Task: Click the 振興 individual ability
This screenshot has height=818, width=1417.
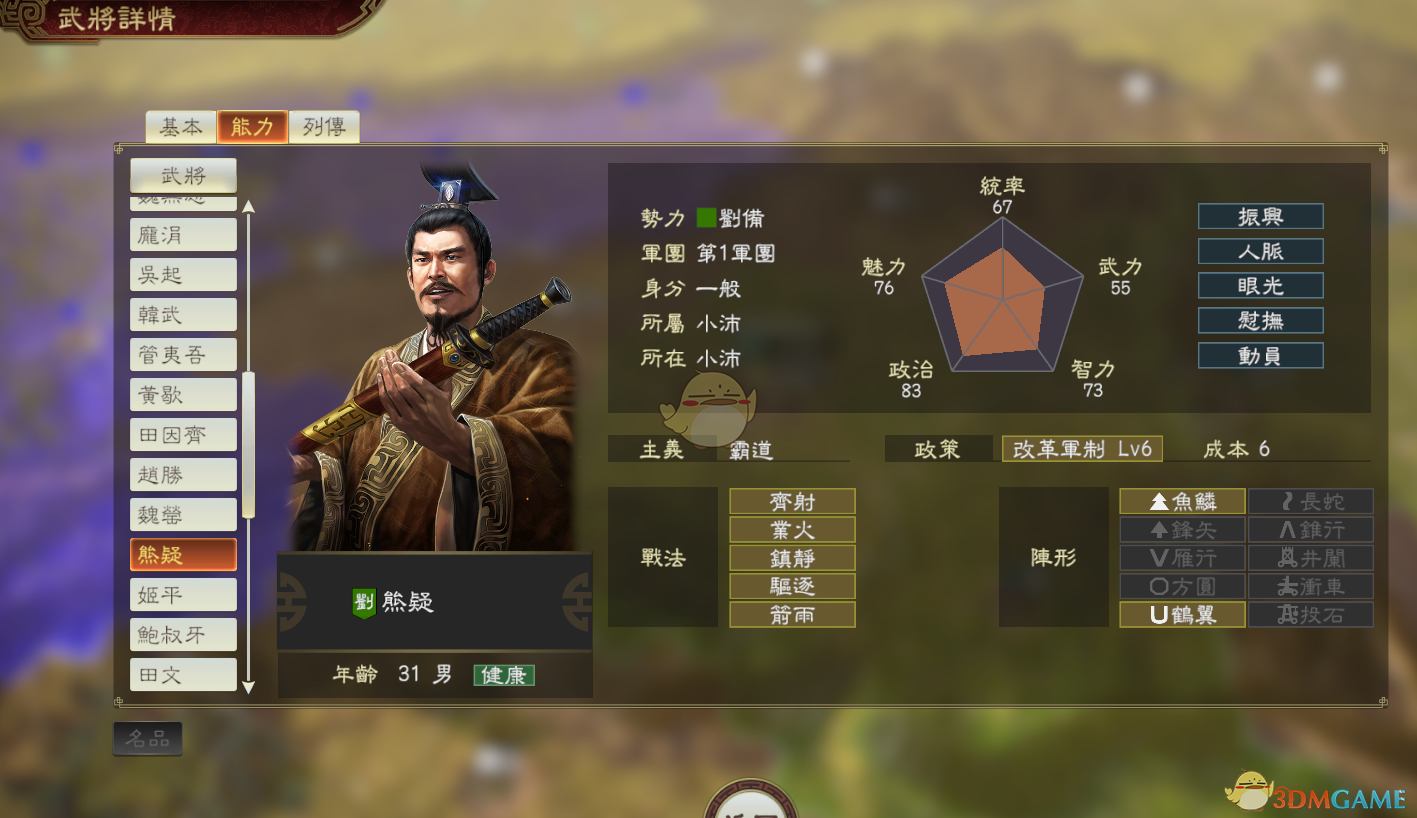Action: coord(1260,216)
